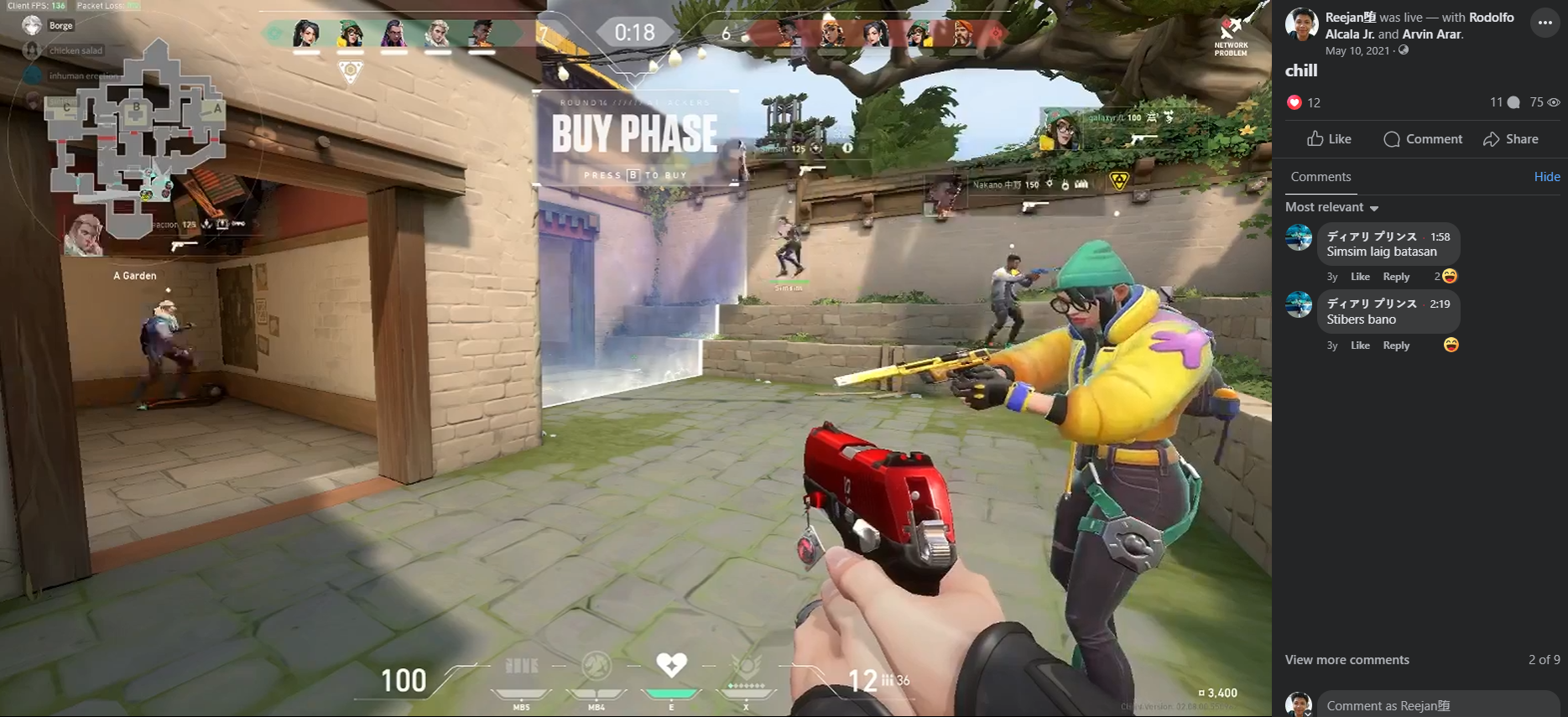Like the Simsim laig batasan comment
Viewport: 1568px width, 717px height.
[x=1359, y=276]
